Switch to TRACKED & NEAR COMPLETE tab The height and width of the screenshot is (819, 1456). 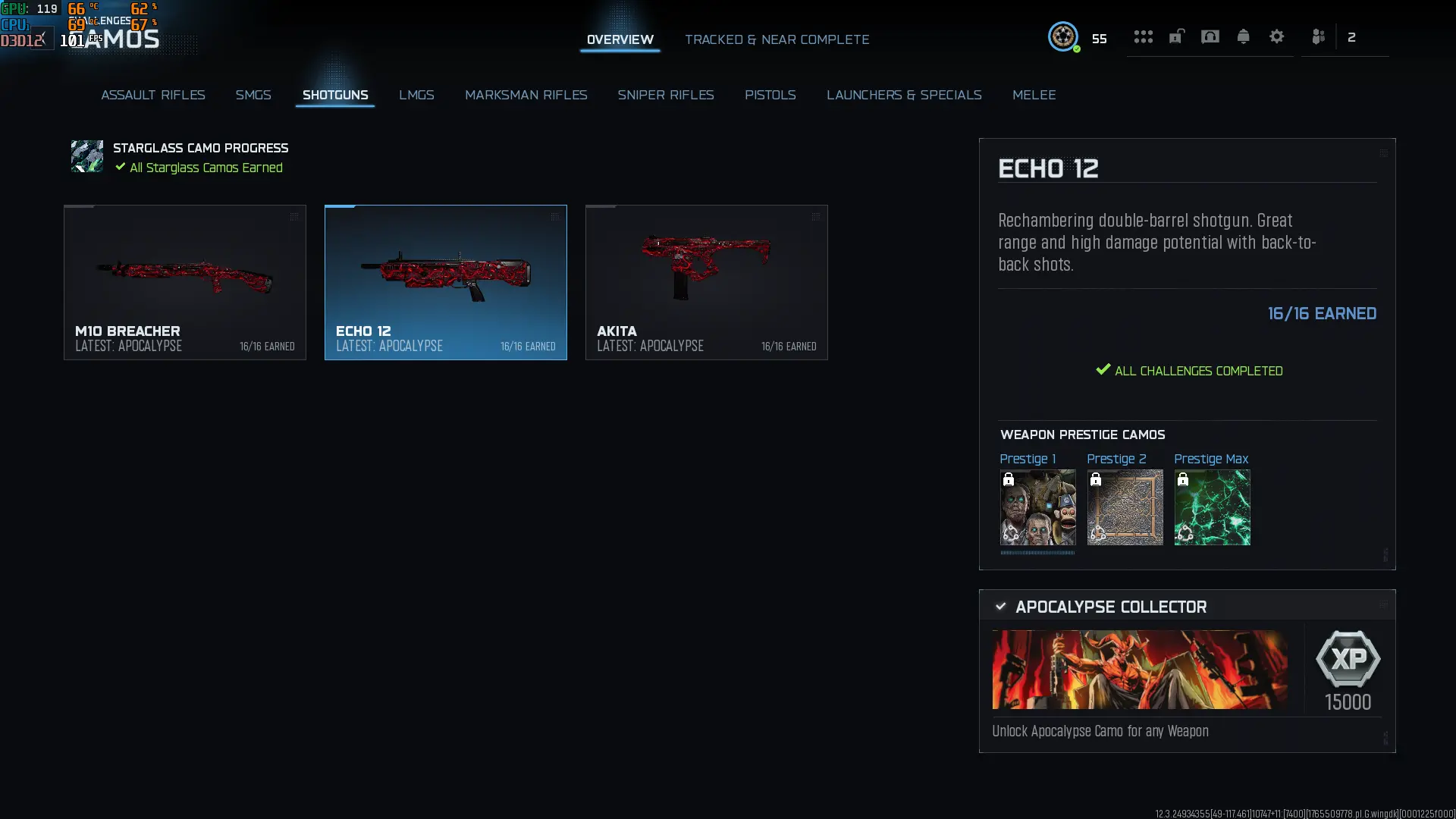coord(777,39)
